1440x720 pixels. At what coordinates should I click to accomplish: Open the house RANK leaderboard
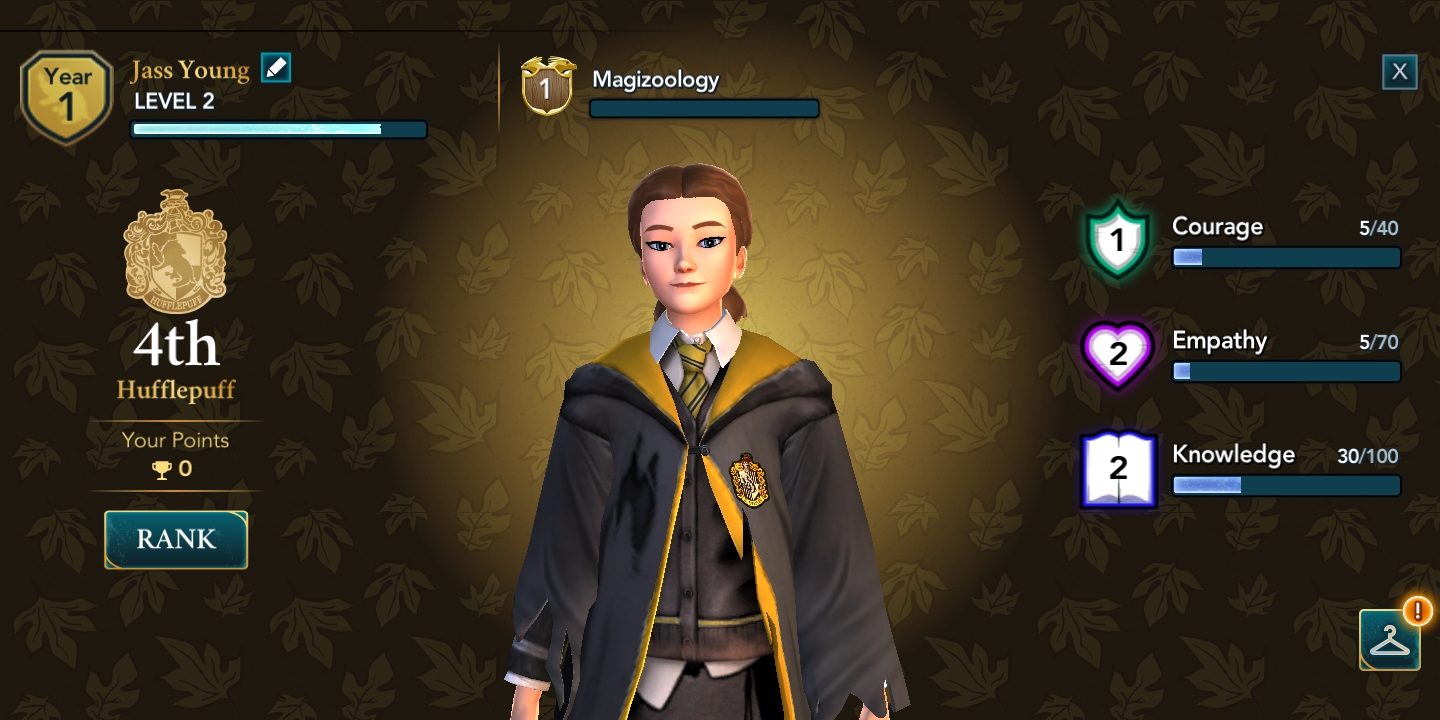[x=176, y=540]
